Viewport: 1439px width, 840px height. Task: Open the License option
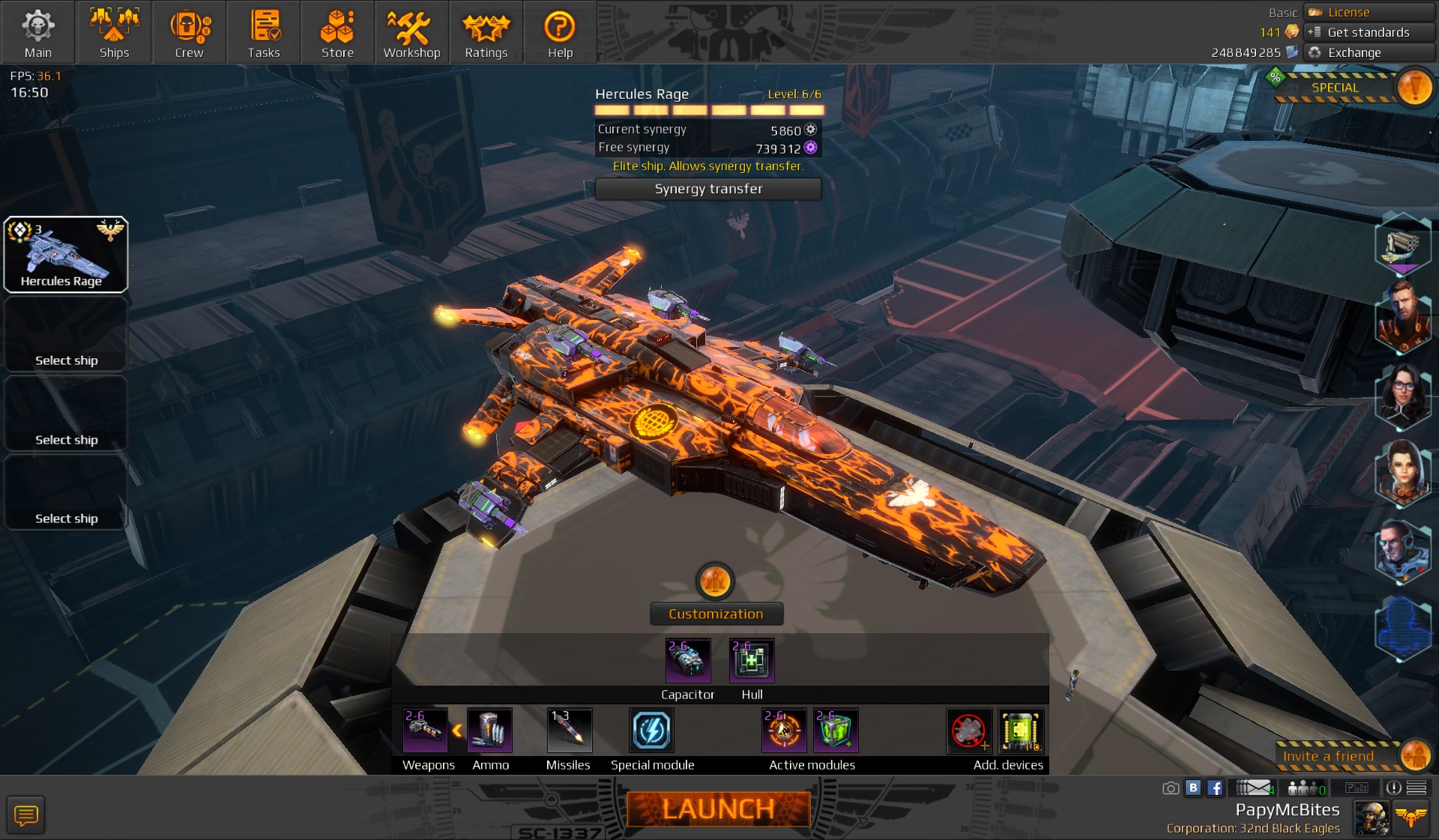[x=1369, y=12]
